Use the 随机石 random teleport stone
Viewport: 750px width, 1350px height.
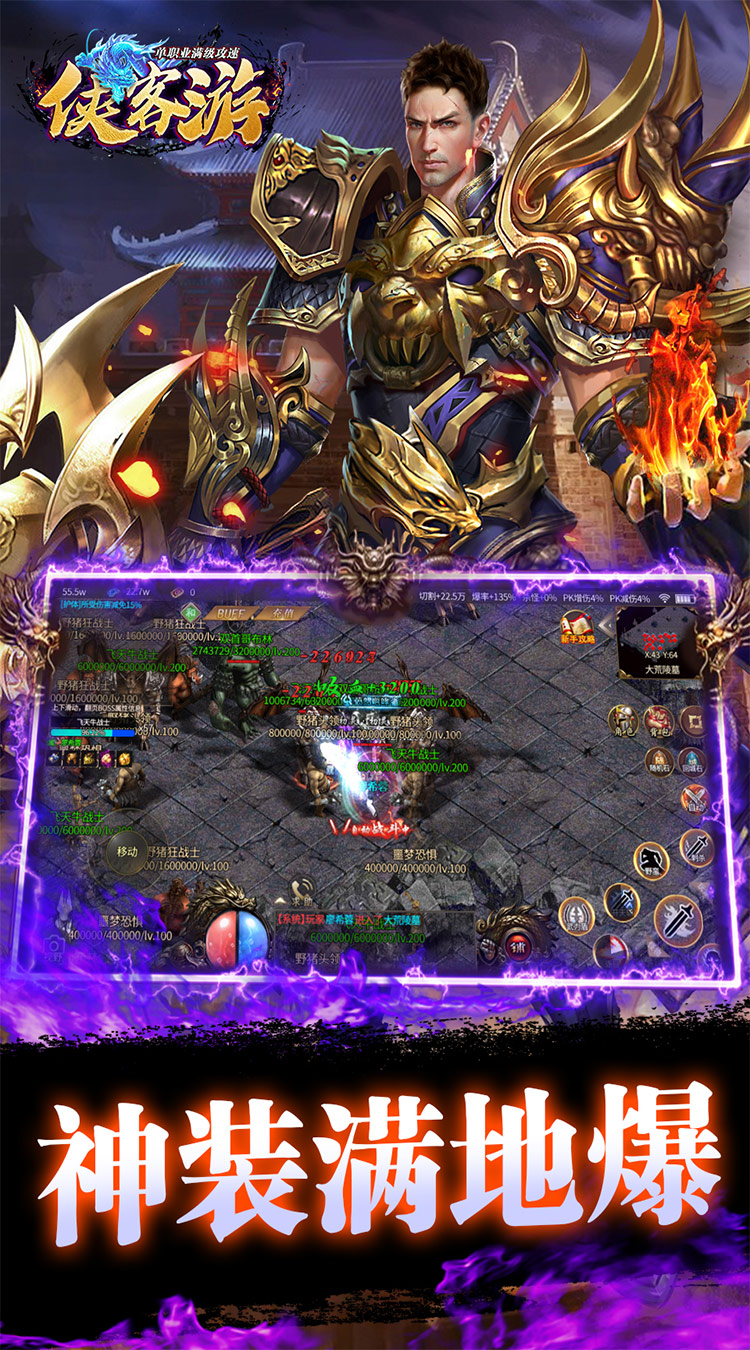pyautogui.click(x=658, y=761)
